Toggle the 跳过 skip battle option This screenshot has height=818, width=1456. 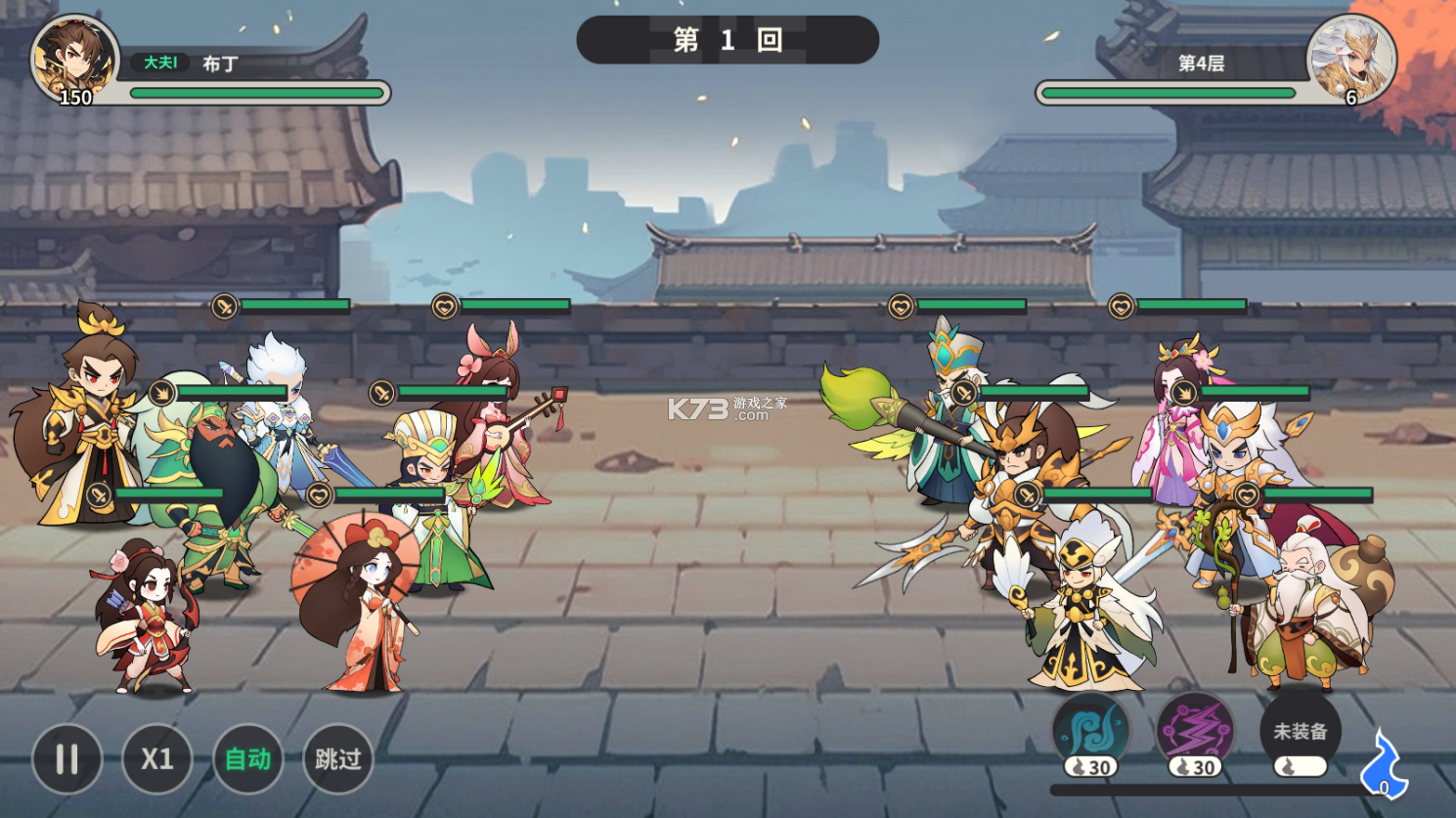coord(337,759)
